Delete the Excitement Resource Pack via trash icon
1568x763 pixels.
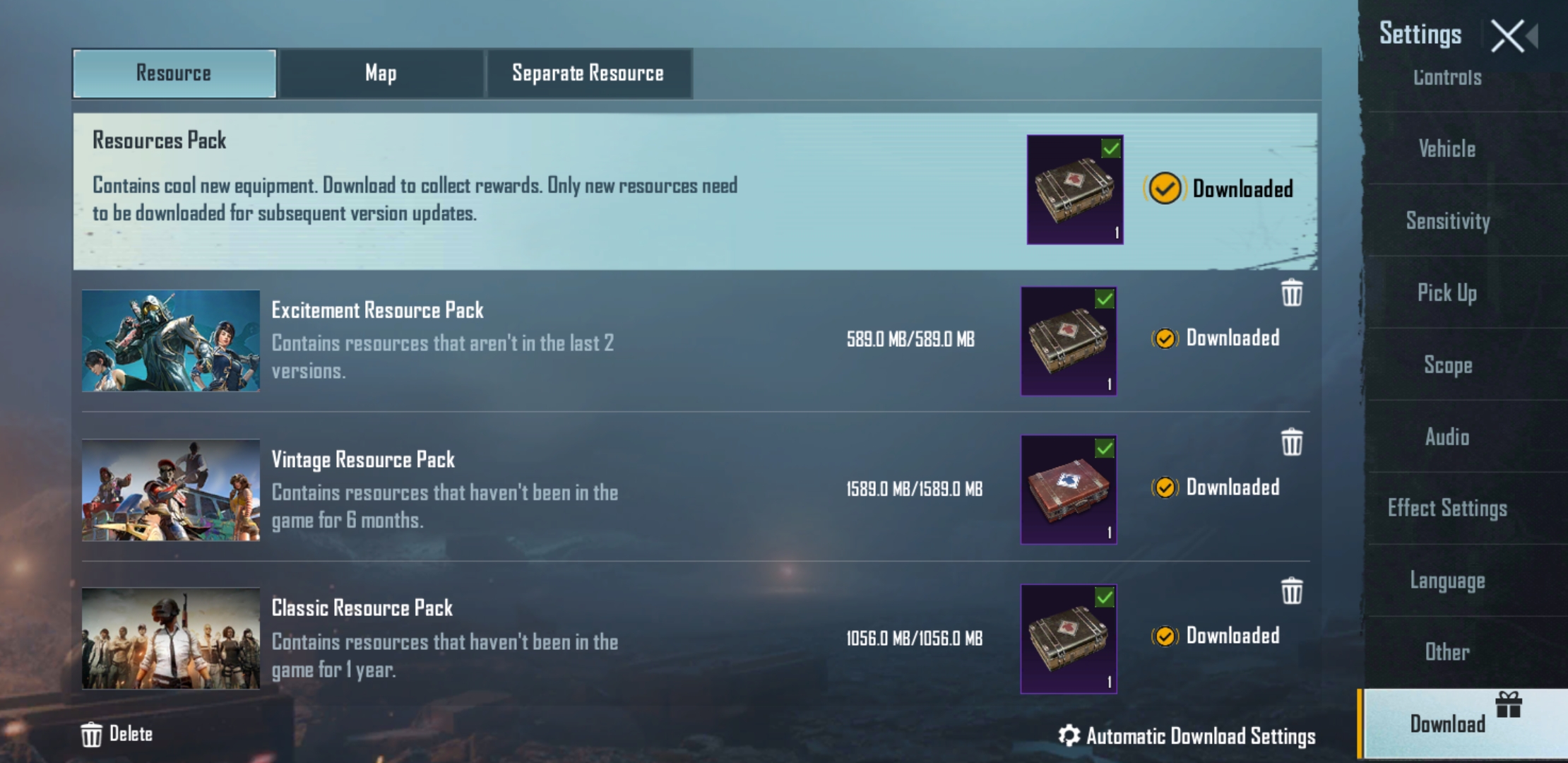point(1292,293)
